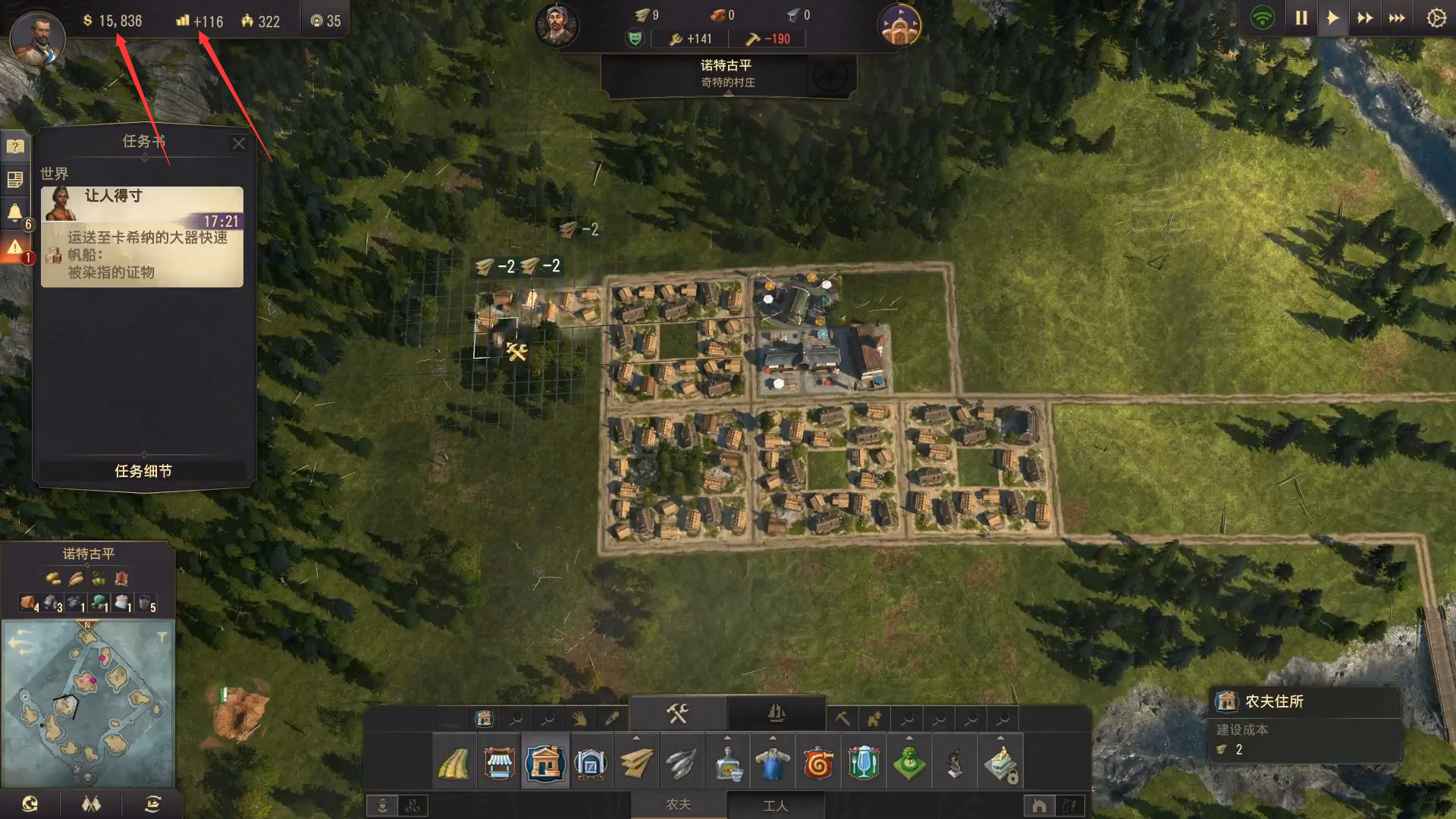Pause the game speed
Screen dimensions: 1456x819
pos(1301,18)
